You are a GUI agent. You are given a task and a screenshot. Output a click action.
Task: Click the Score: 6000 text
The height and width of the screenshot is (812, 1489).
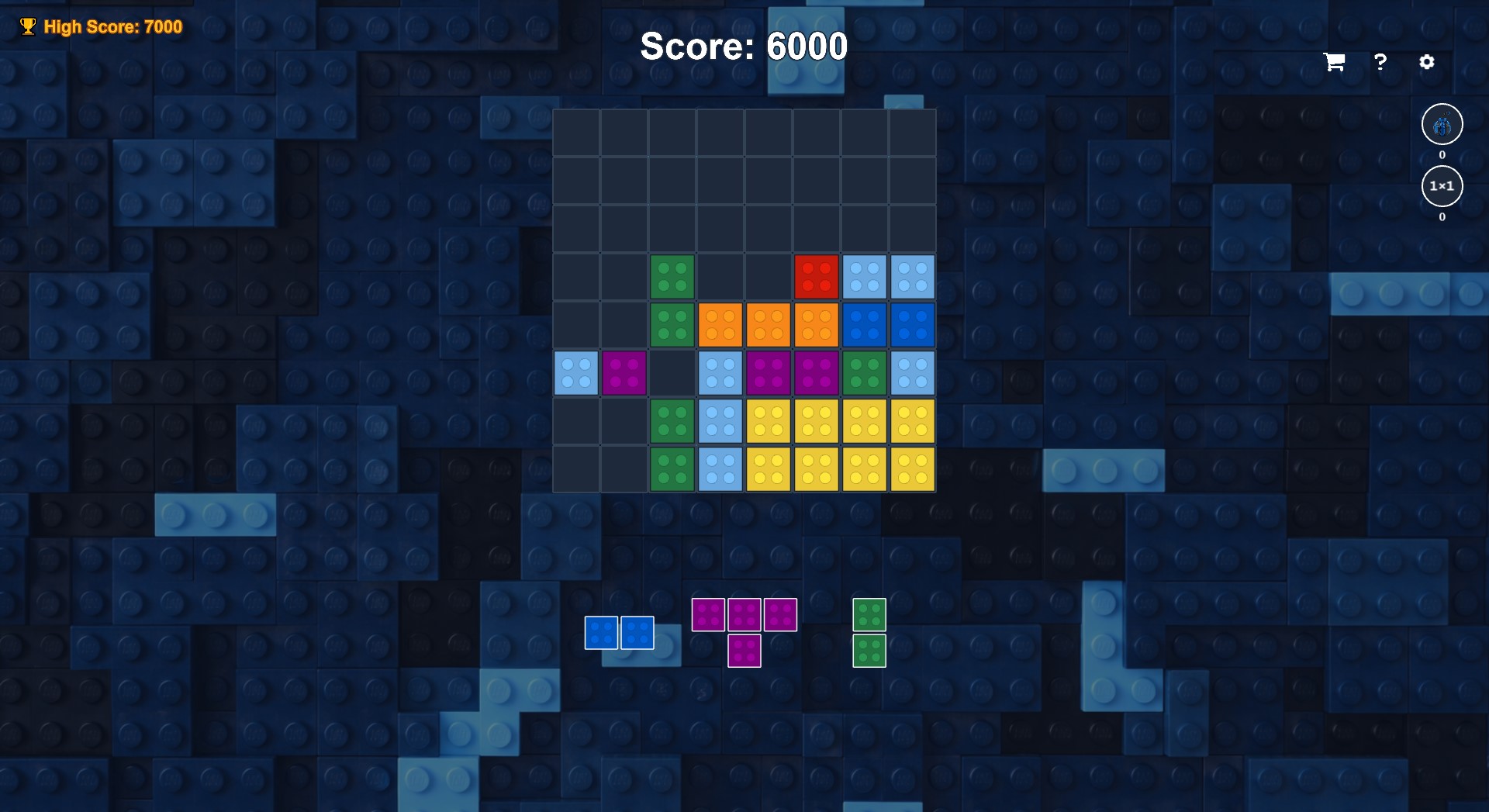click(743, 47)
